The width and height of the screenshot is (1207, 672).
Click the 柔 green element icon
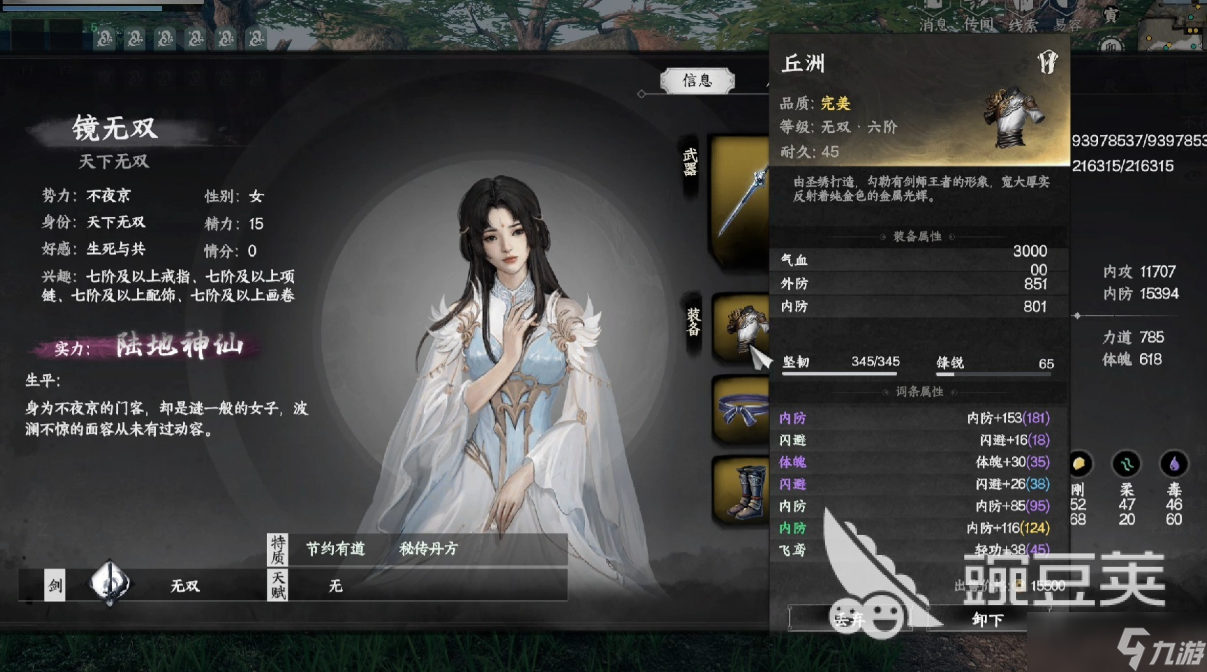point(1126,464)
